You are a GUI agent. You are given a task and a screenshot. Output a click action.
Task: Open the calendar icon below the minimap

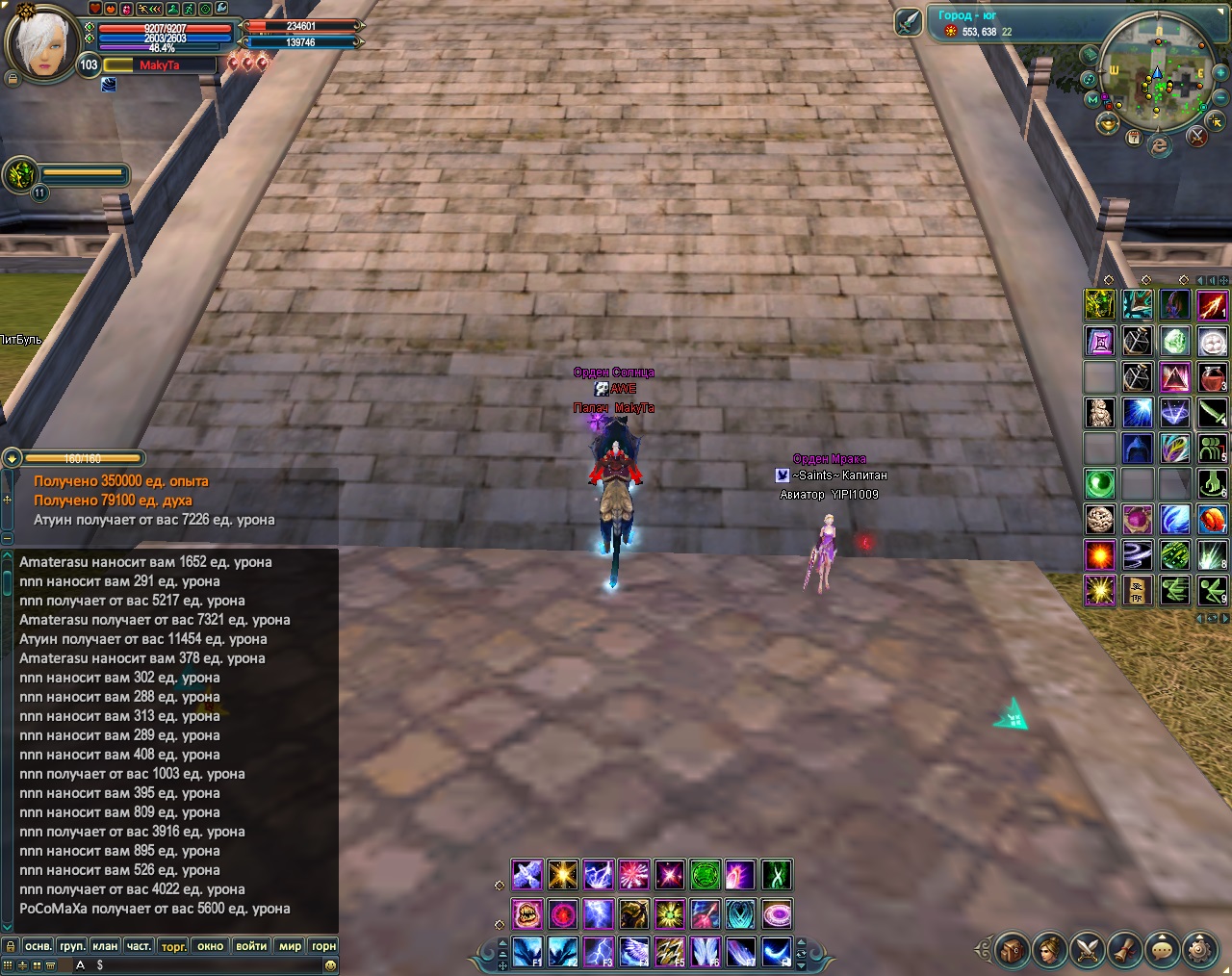coord(1134,138)
